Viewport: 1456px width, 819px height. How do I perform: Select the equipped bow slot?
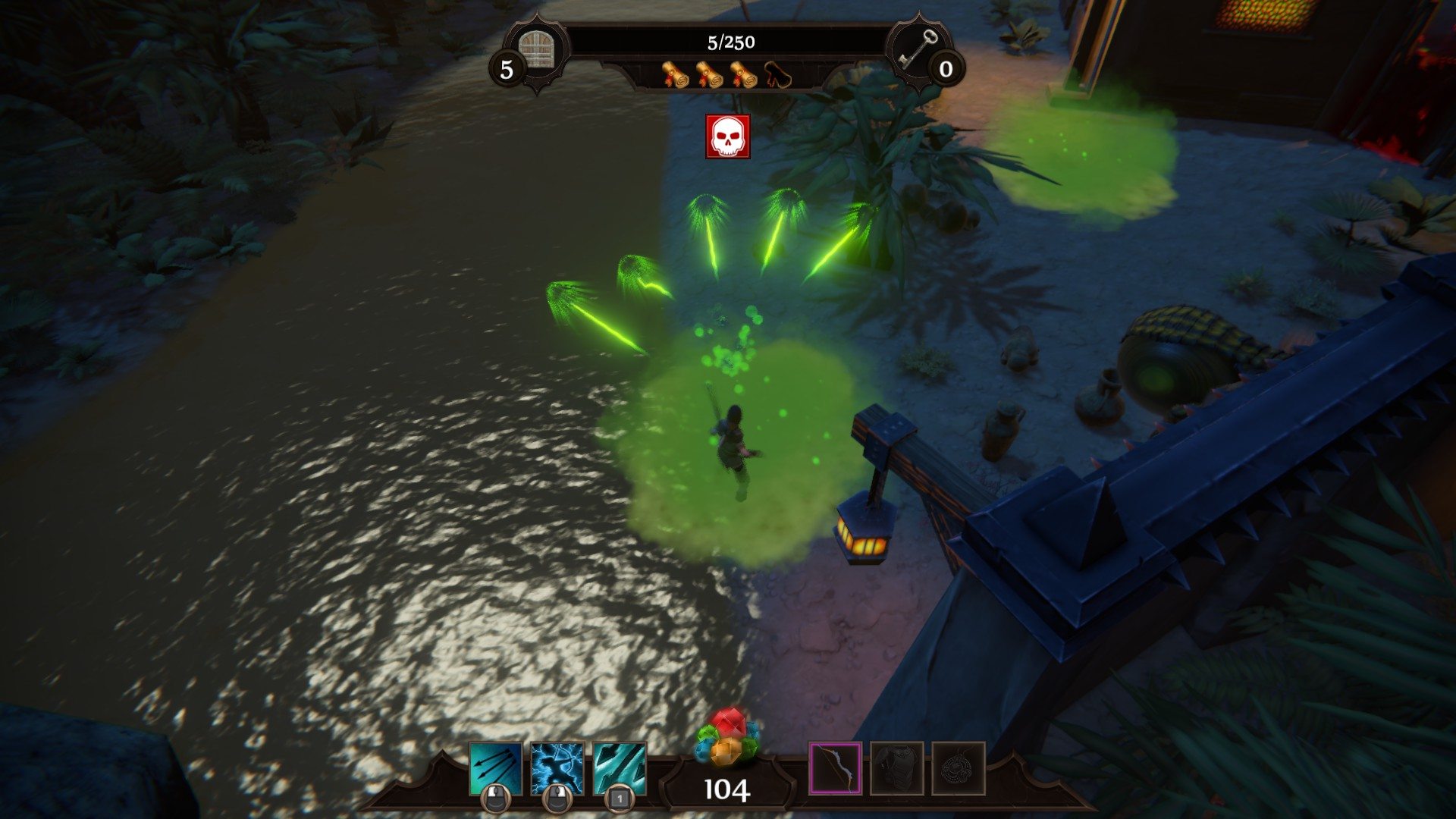pyautogui.click(x=835, y=768)
